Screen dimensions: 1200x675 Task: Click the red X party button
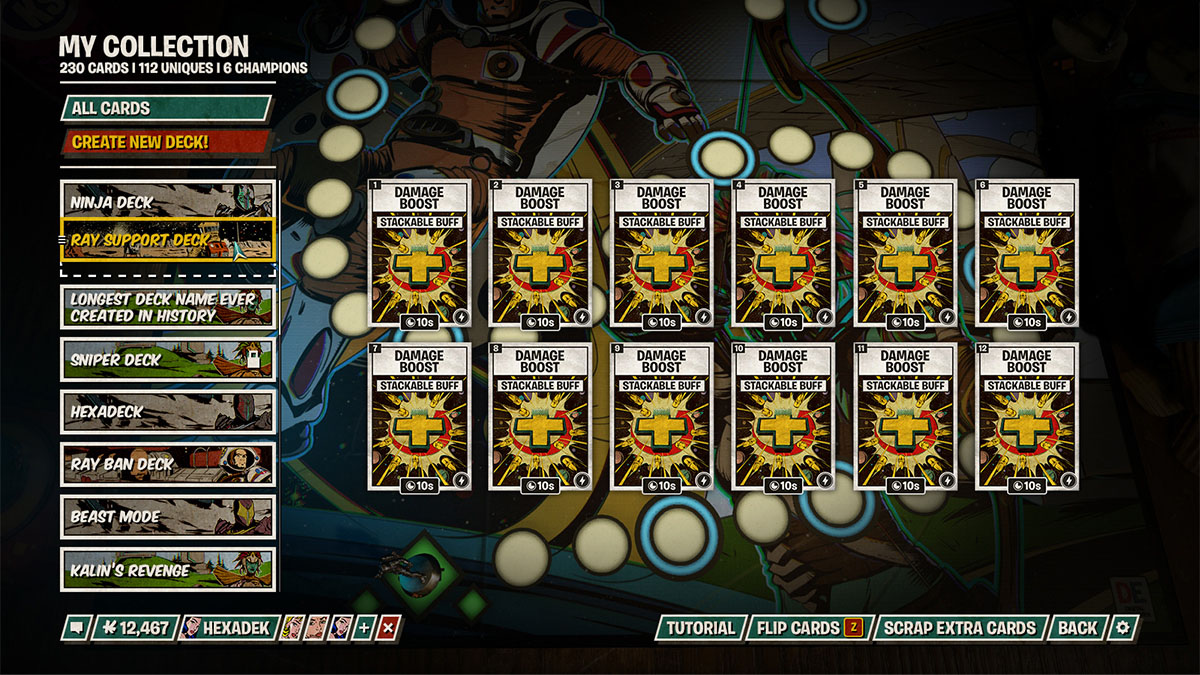389,628
